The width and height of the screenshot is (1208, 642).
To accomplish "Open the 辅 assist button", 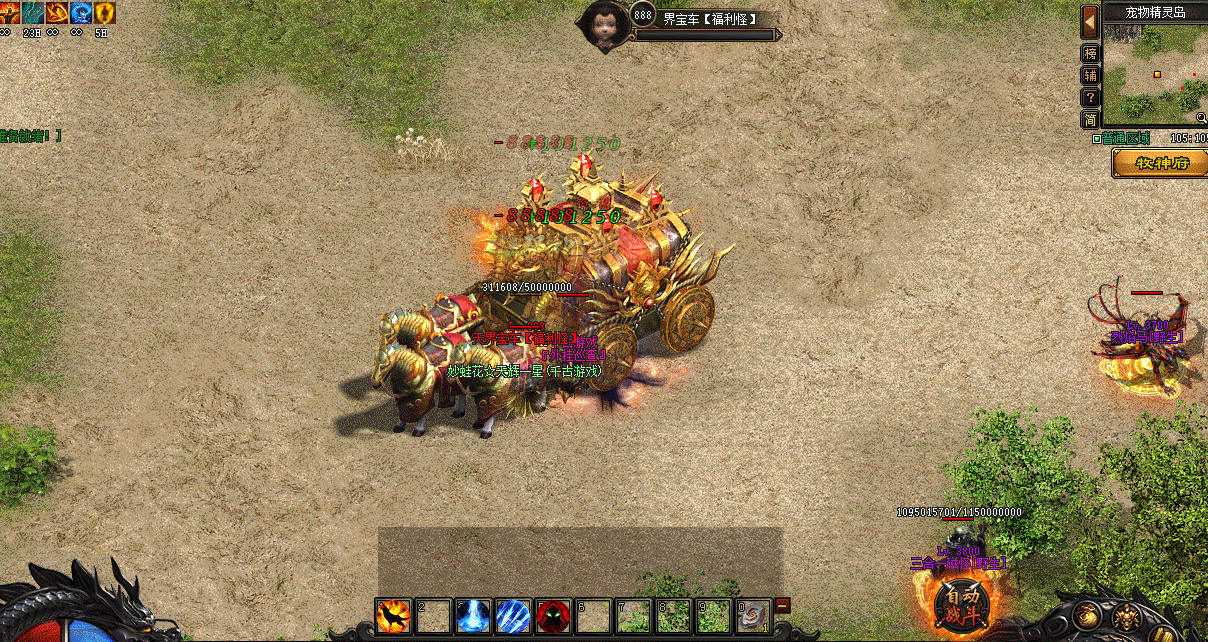I will tap(1090, 76).
